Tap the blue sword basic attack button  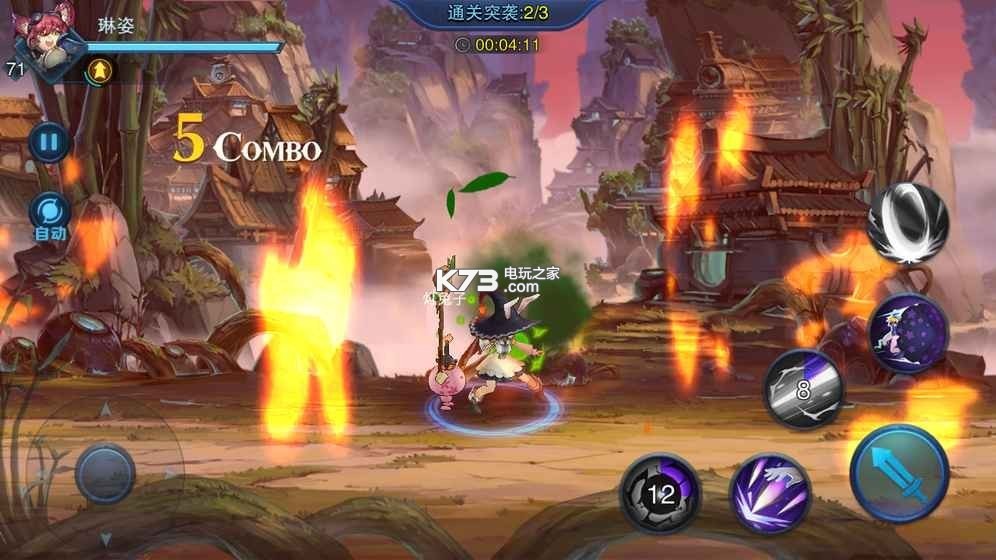coord(899,473)
